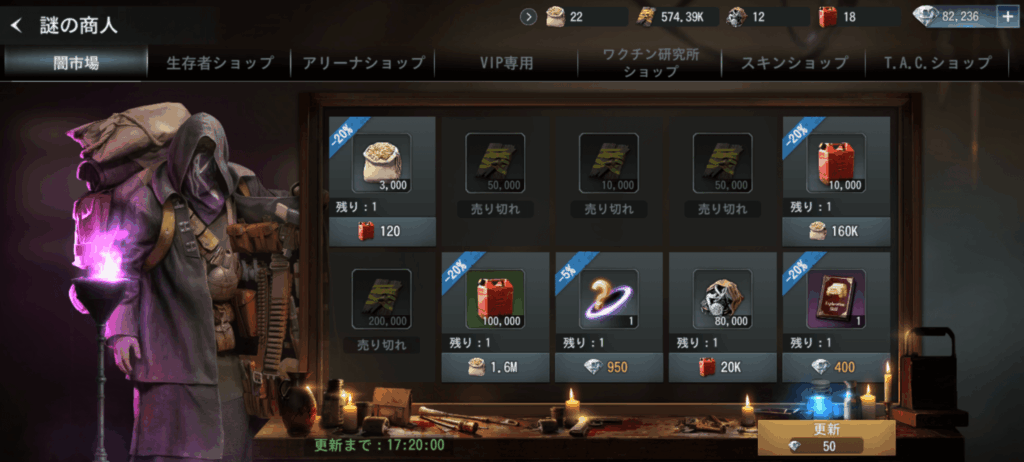This screenshot has height=462, width=1024.
Task: Buy the 10,000 fuel can for 160K
Action: tap(836, 231)
